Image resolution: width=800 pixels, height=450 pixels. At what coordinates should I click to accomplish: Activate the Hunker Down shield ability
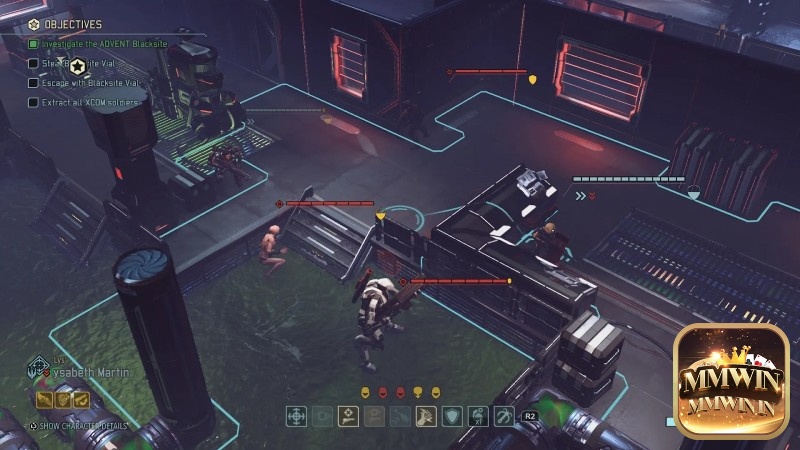(452, 416)
